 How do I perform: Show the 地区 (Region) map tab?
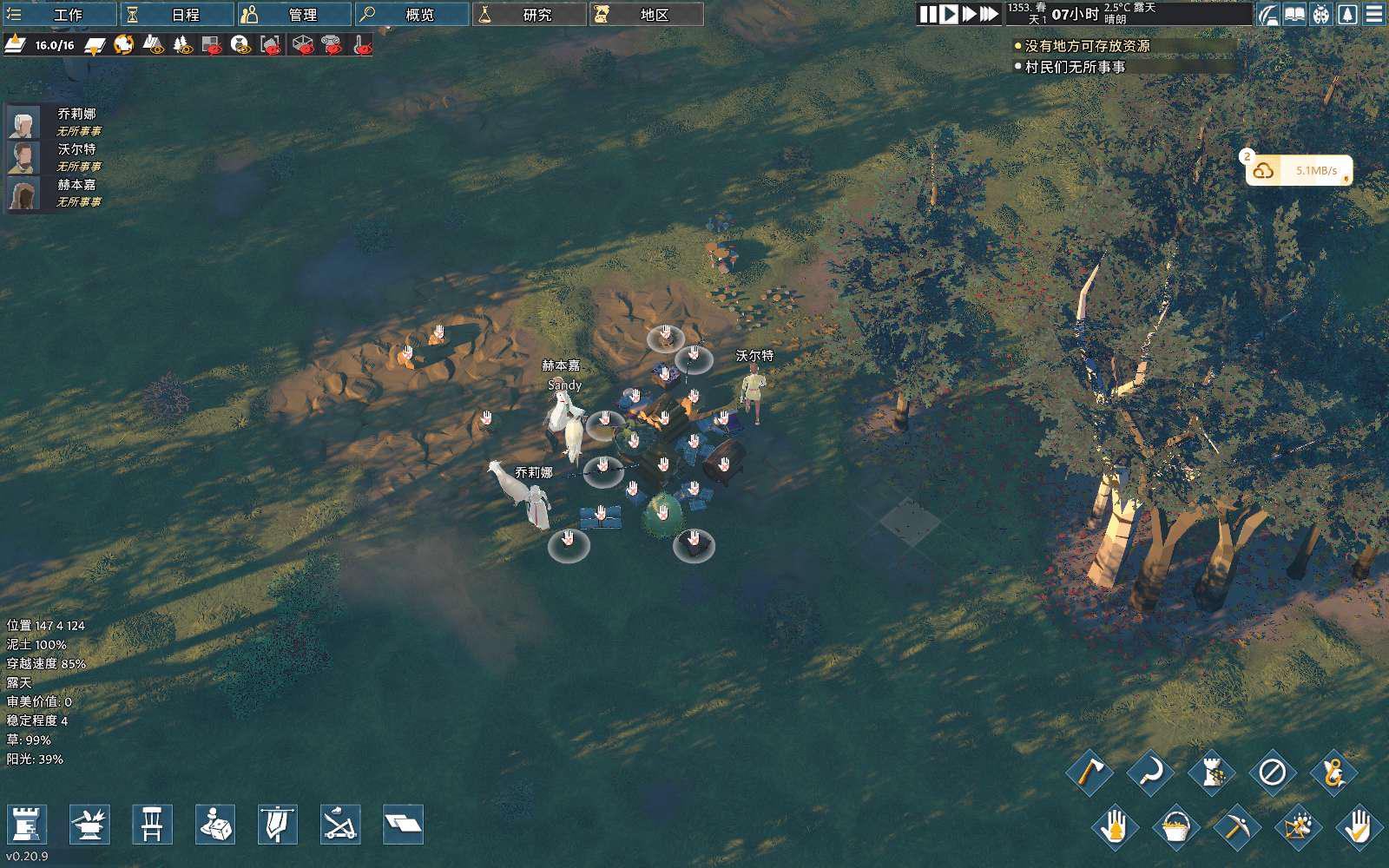pos(646,14)
